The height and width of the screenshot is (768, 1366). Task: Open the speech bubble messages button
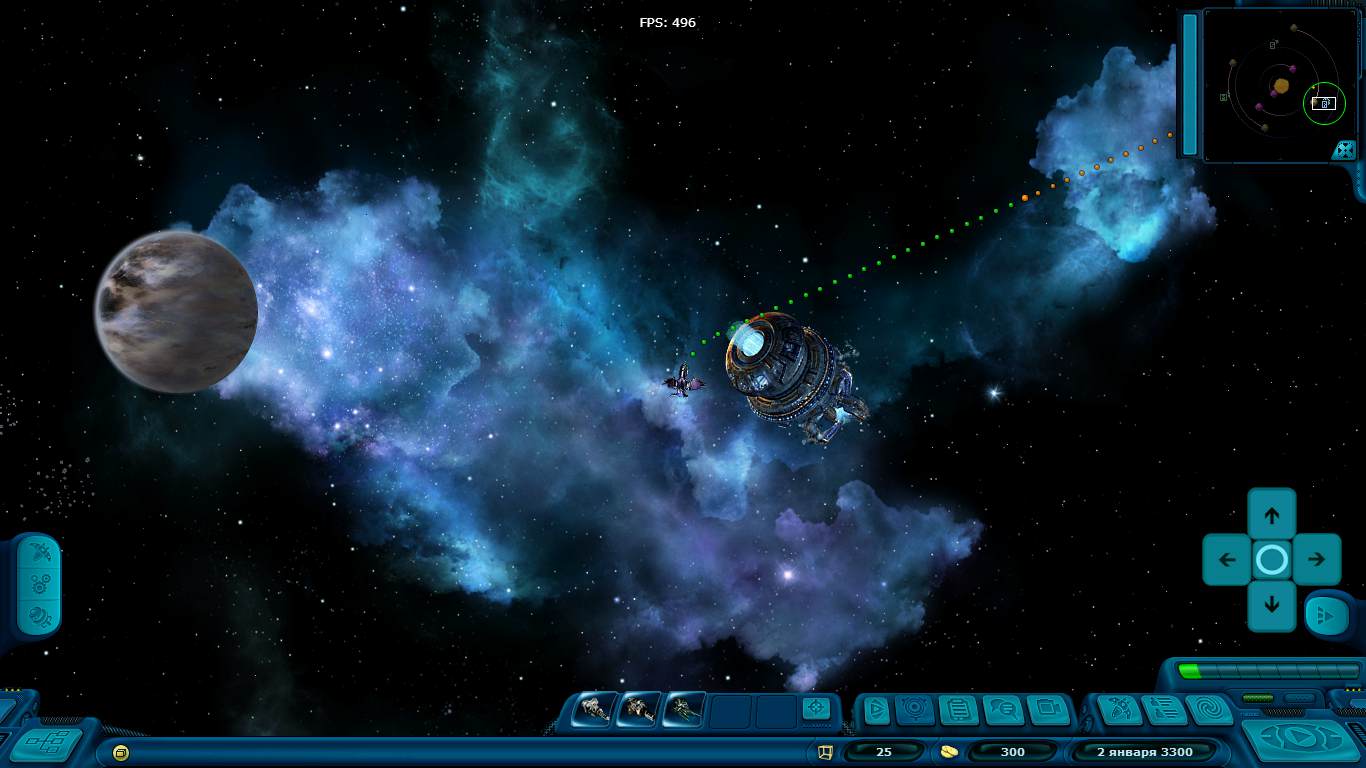point(1001,710)
